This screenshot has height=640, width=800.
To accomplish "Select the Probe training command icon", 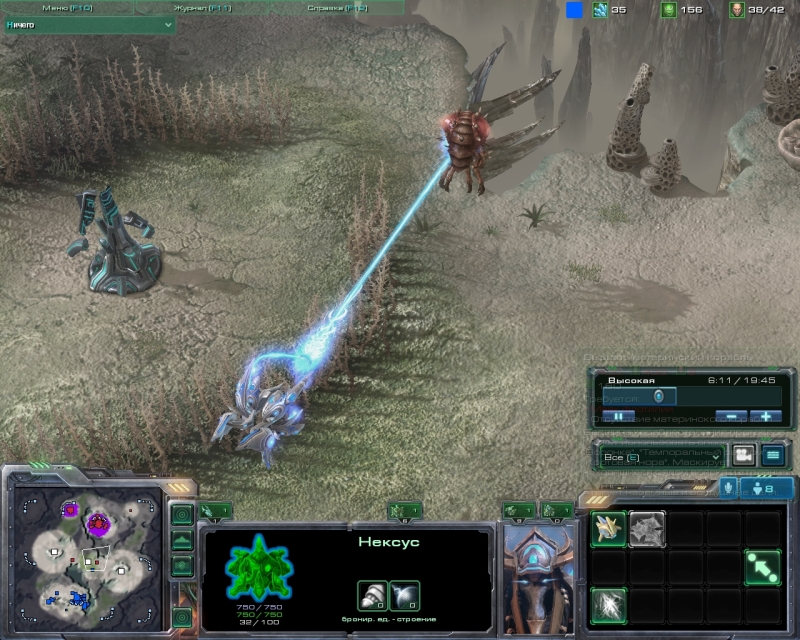I will coord(609,529).
